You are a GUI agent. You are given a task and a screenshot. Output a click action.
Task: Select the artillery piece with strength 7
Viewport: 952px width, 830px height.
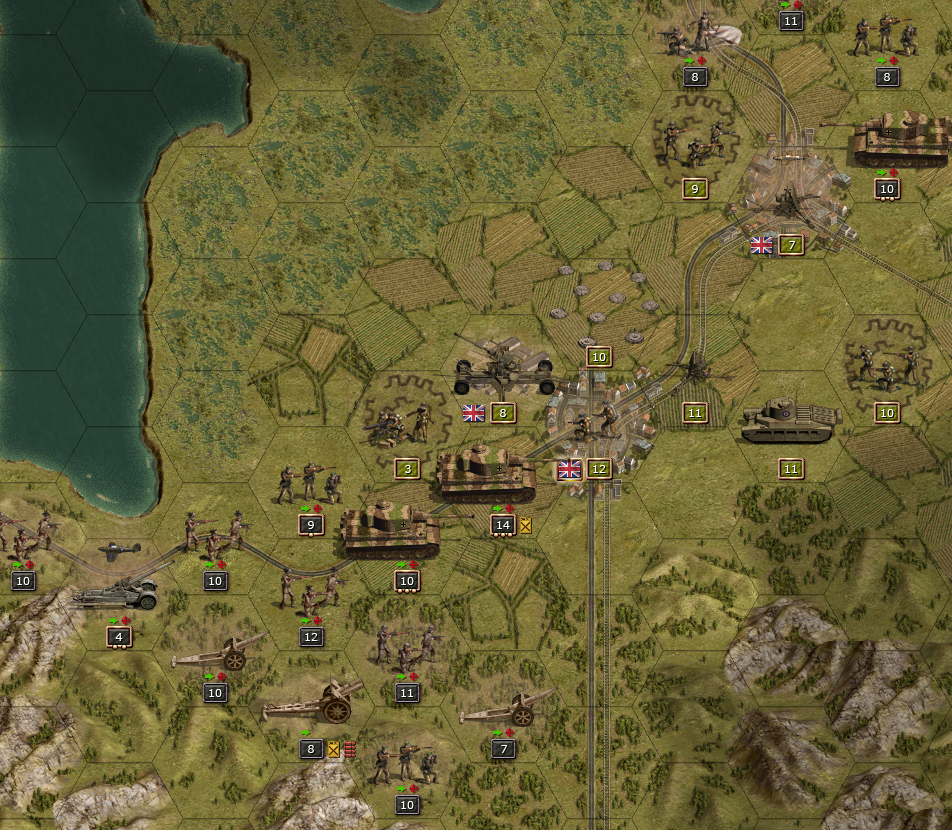[505, 709]
